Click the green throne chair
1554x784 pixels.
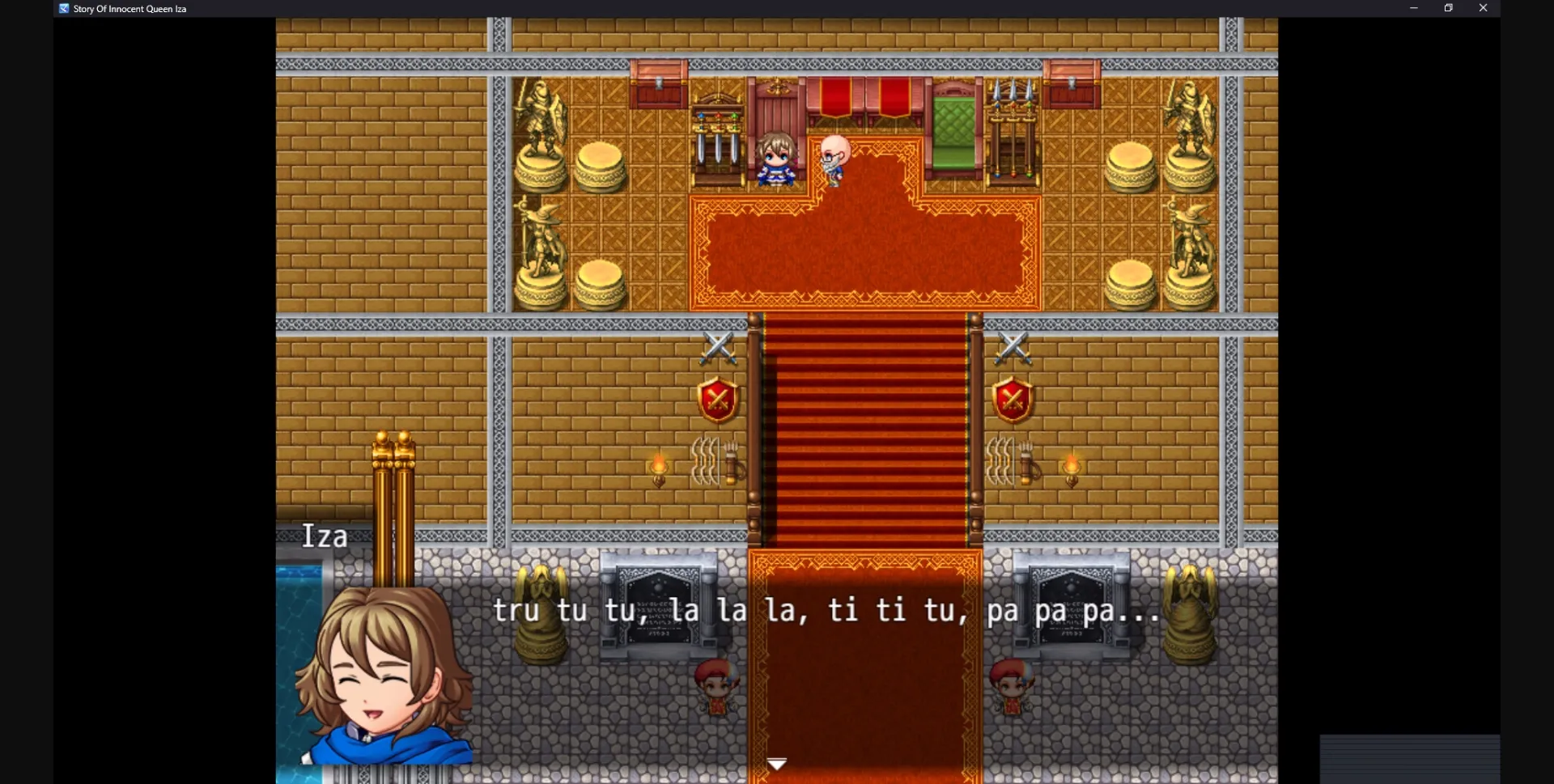955,129
